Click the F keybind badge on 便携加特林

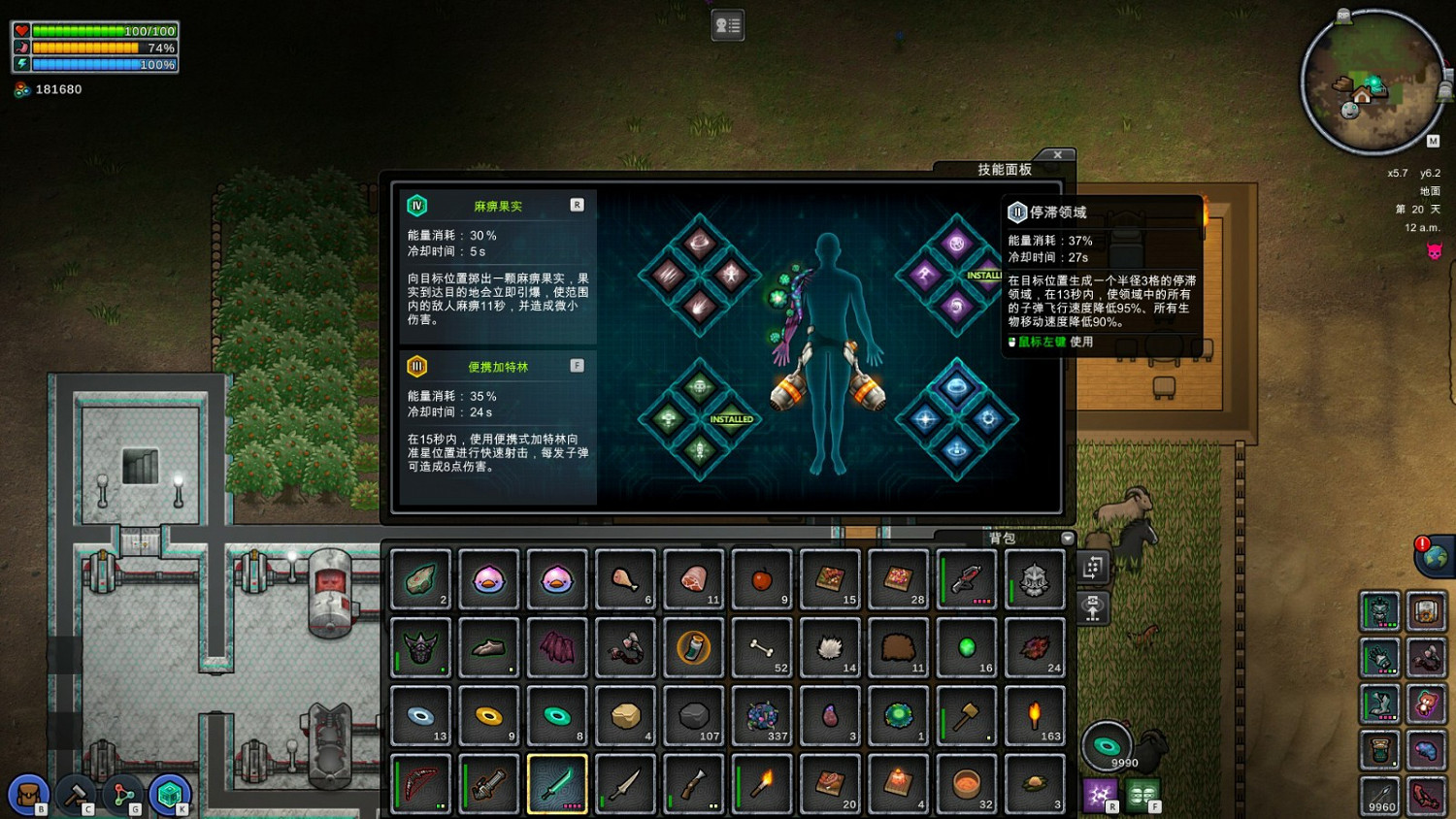pyautogui.click(x=578, y=365)
